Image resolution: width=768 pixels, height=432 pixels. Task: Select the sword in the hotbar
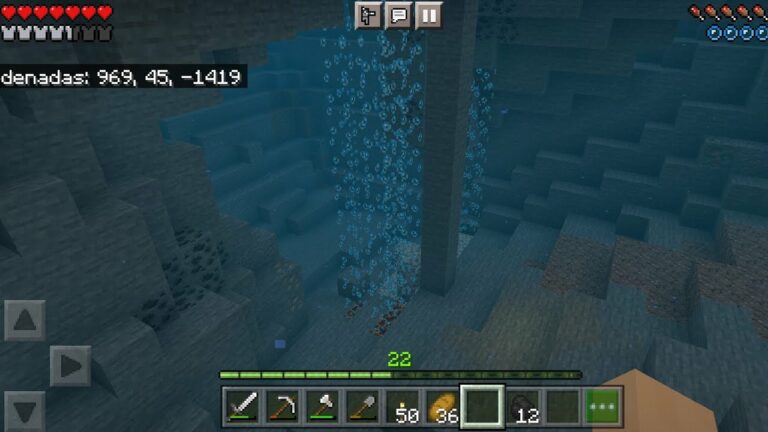243,407
